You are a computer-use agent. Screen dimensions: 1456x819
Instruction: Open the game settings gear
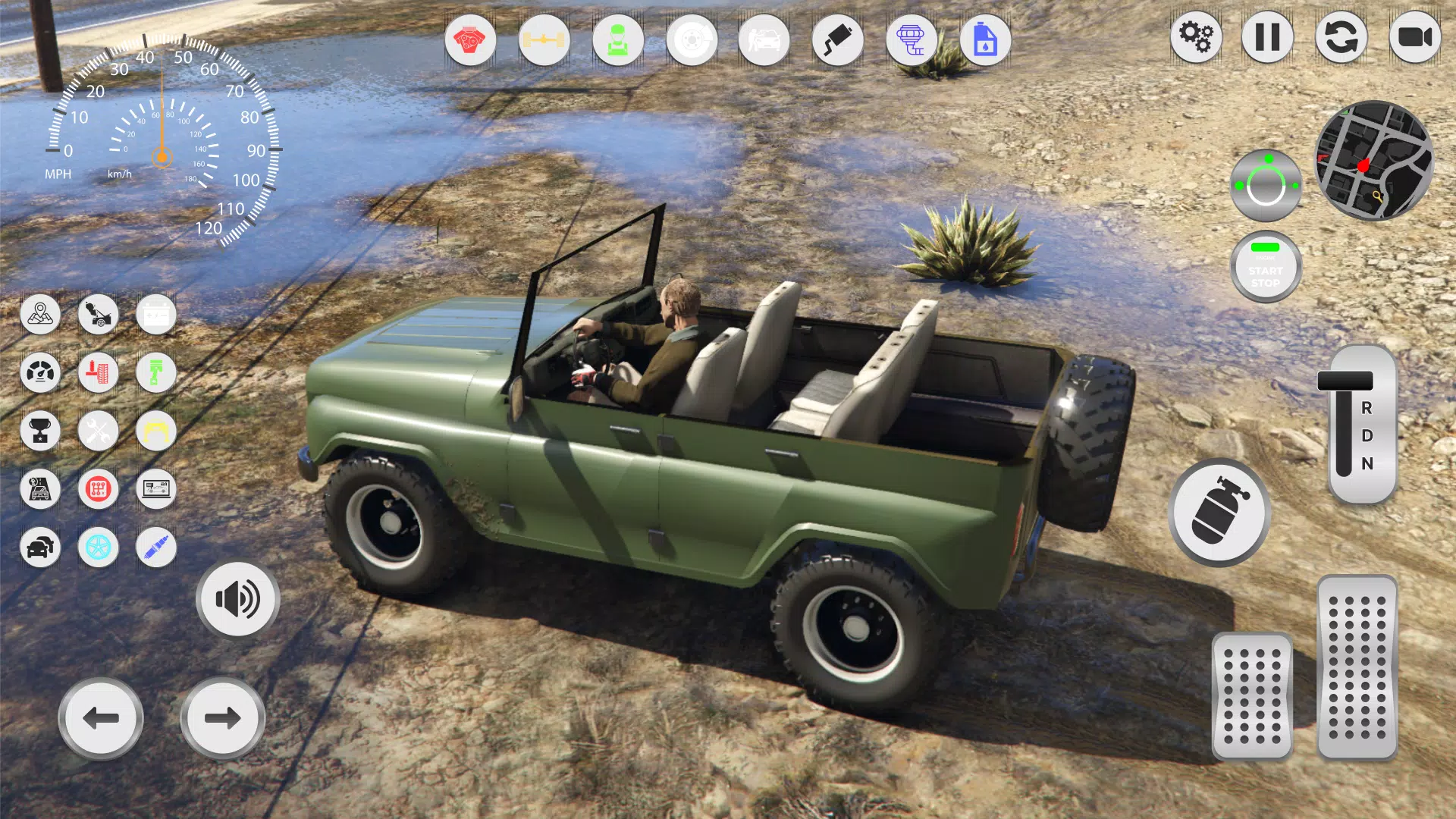click(1196, 37)
